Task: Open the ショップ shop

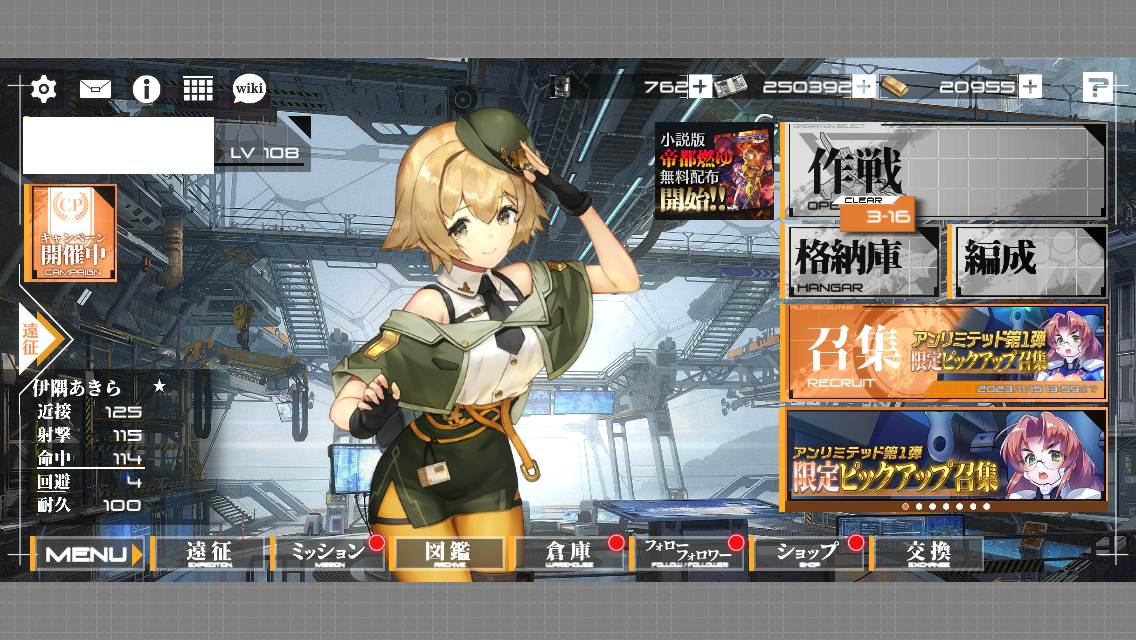Action: point(808,554)
